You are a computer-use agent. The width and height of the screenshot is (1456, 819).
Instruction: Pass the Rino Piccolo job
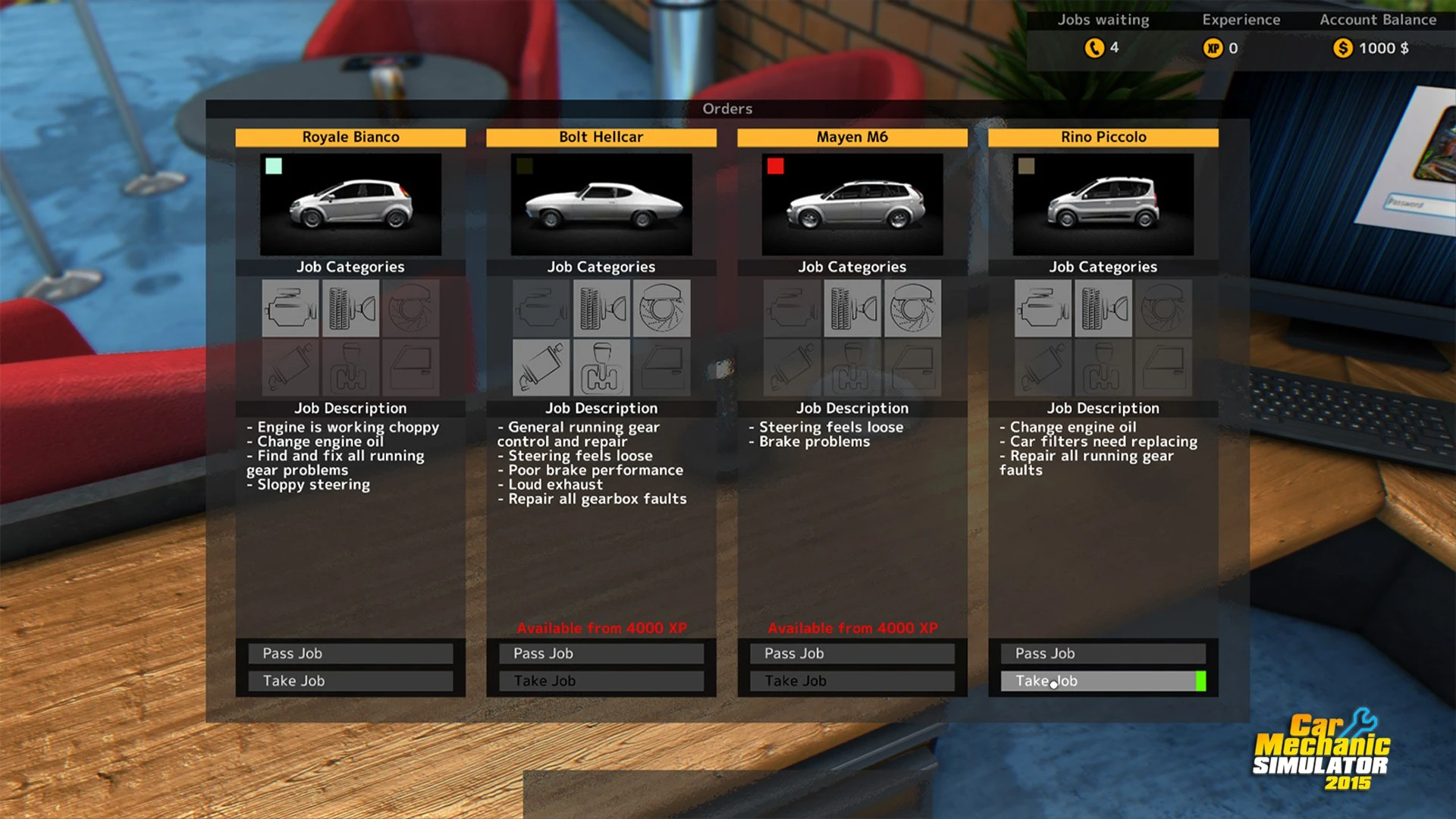(x=1103, y=654)
